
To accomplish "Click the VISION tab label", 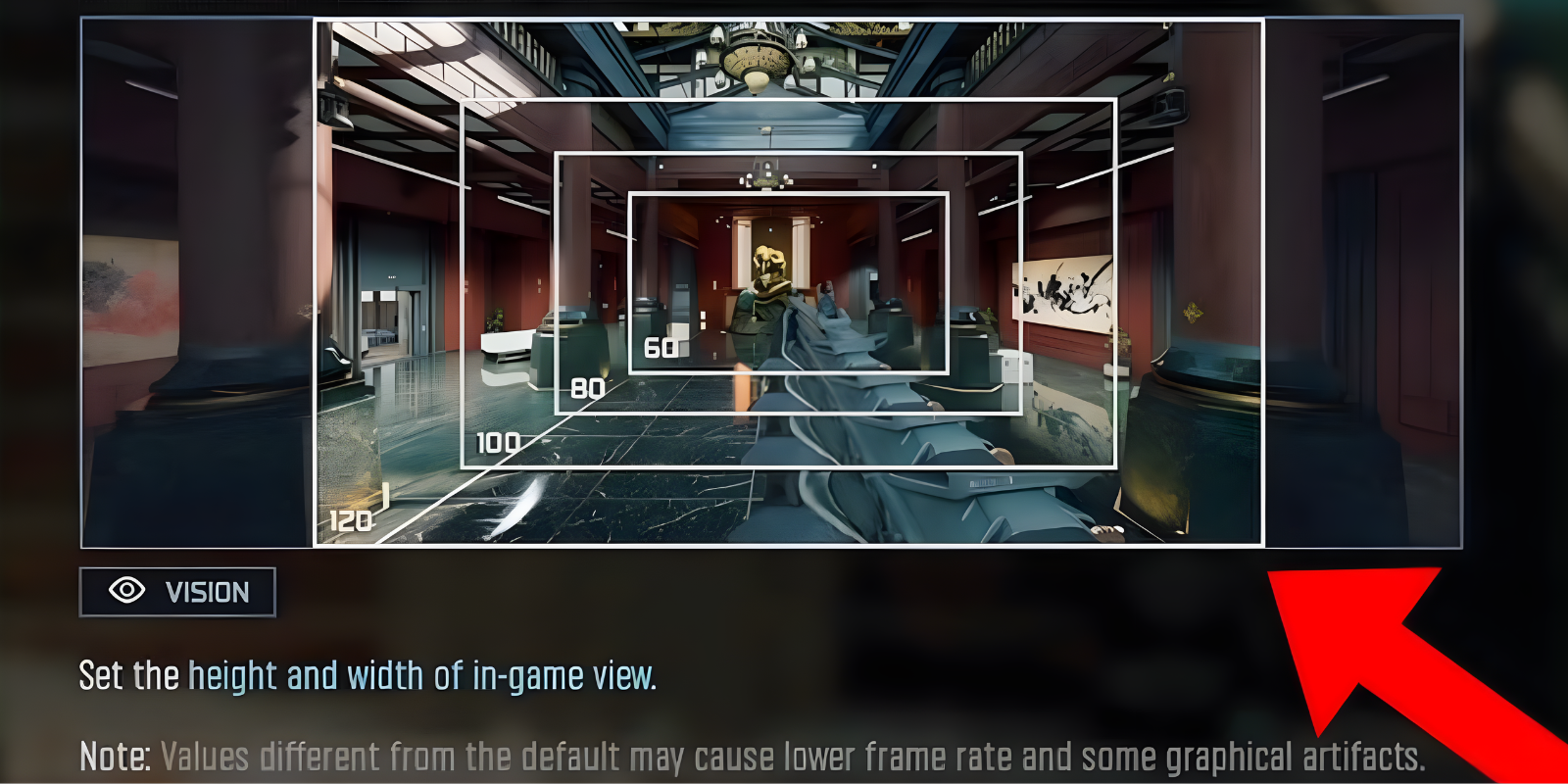I will click(207, 590).
